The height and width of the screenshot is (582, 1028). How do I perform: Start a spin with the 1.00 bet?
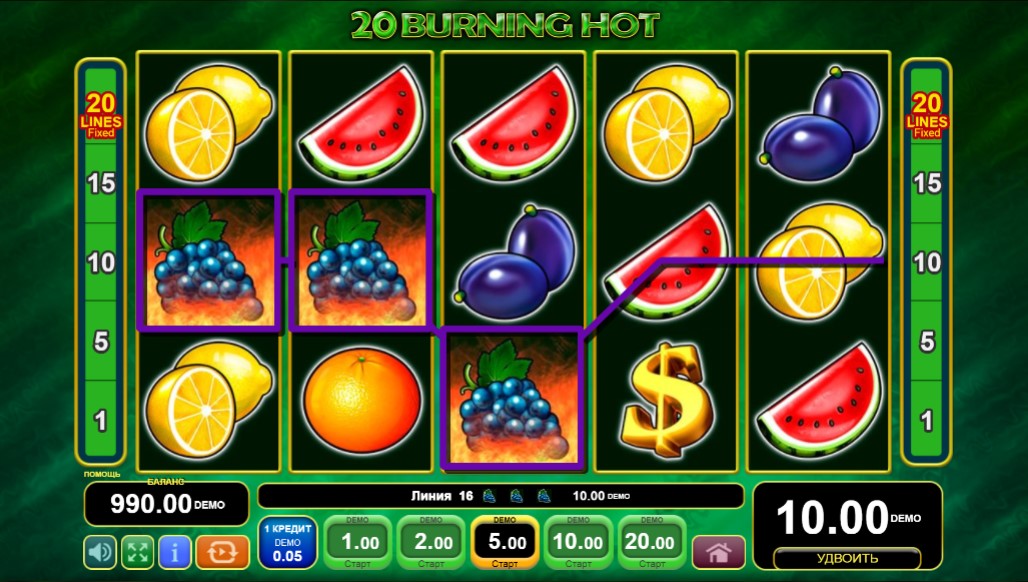[x=358, y=543]
